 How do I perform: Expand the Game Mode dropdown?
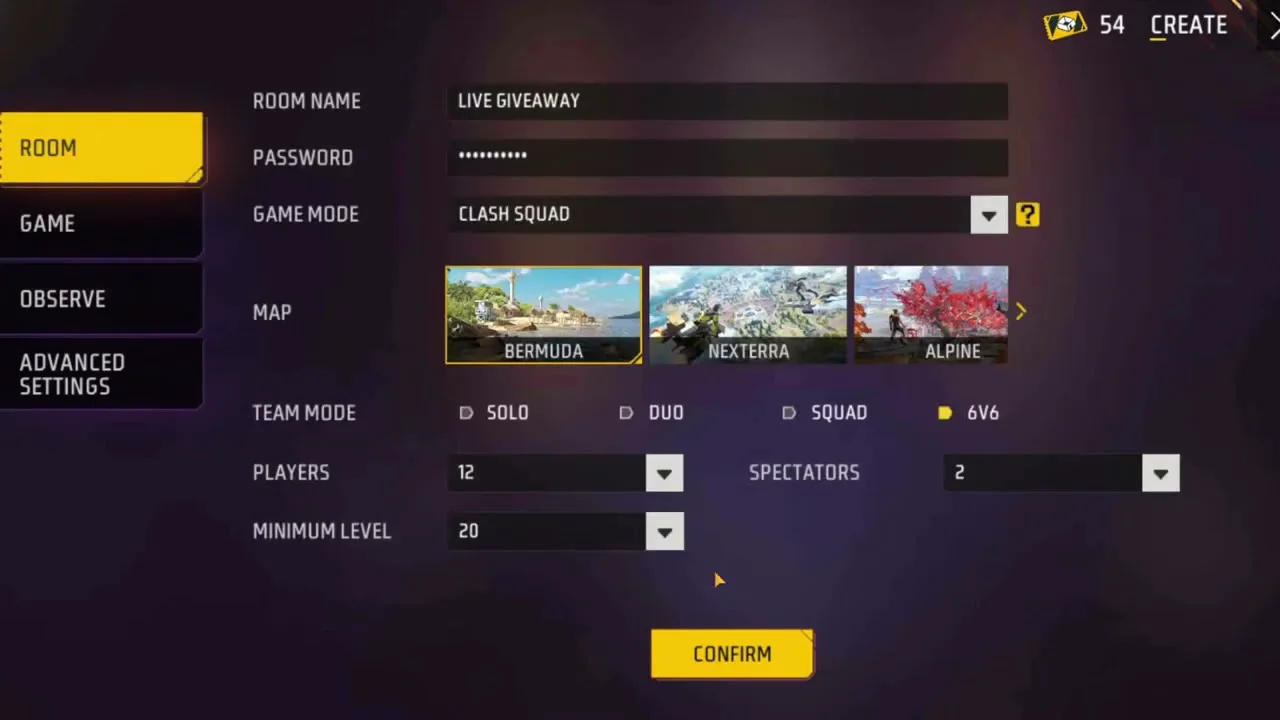[988, 215]
